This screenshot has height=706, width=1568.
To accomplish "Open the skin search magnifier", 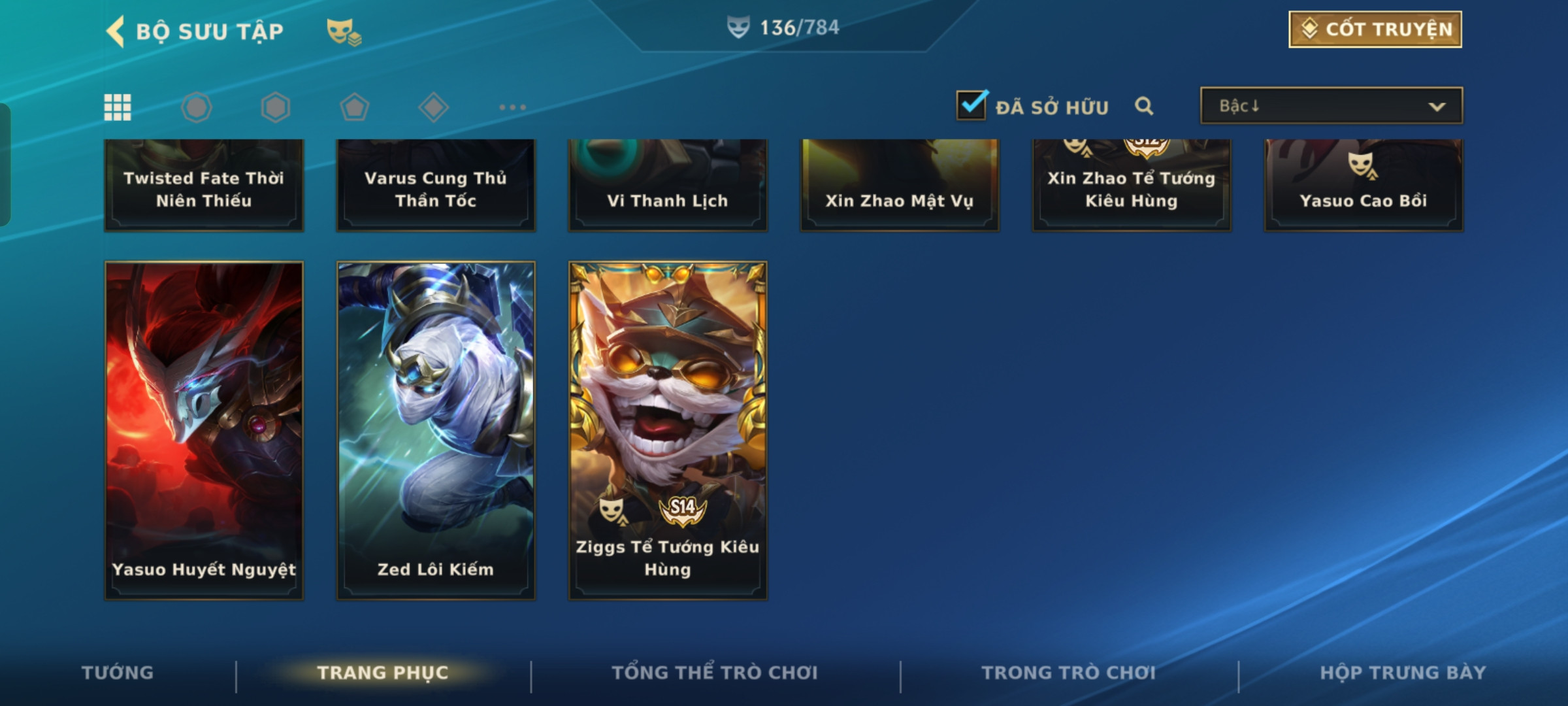I will pyautogui.click(x=1143, y=106).
